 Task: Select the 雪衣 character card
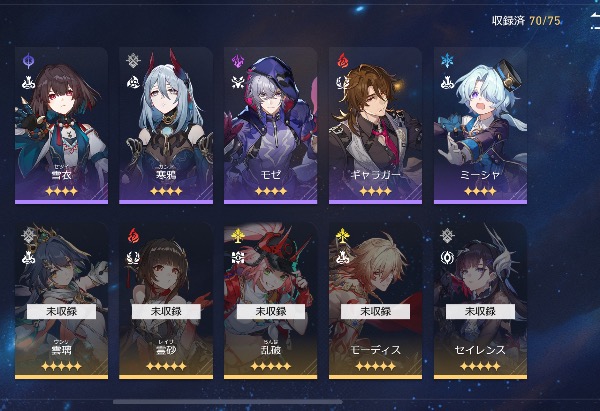(x=61, y=124)
